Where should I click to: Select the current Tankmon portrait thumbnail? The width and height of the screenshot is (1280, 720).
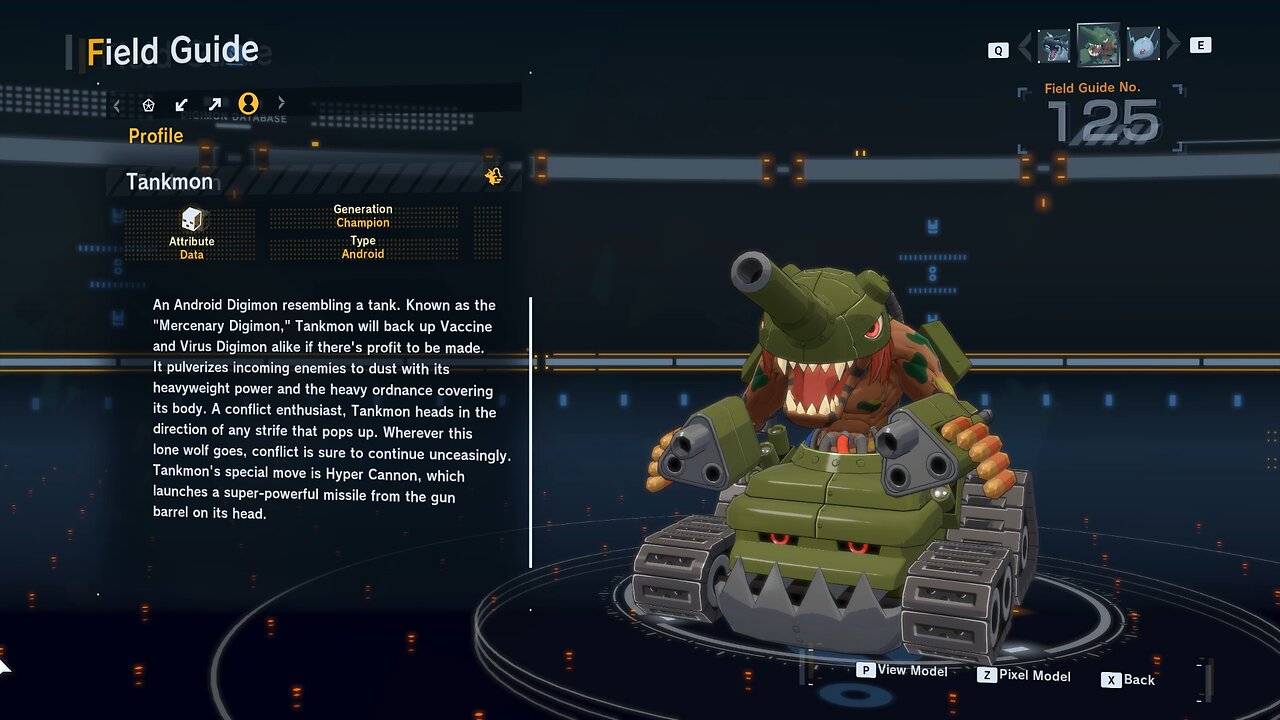(x=1098, y=45)
